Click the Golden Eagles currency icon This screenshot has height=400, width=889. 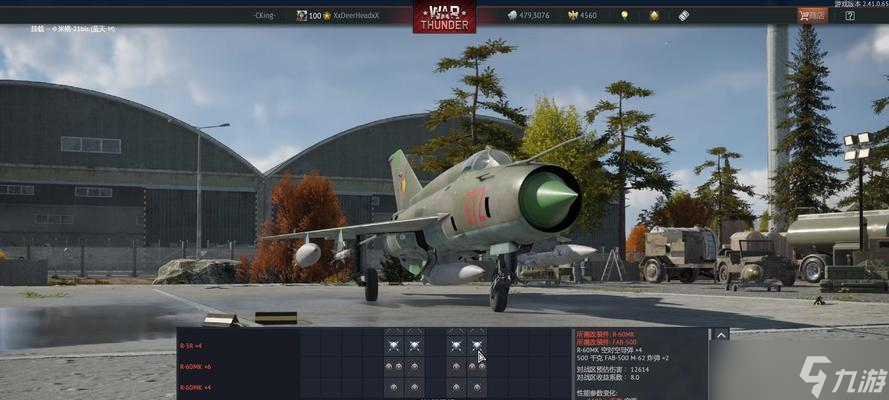tap(574, 16)
